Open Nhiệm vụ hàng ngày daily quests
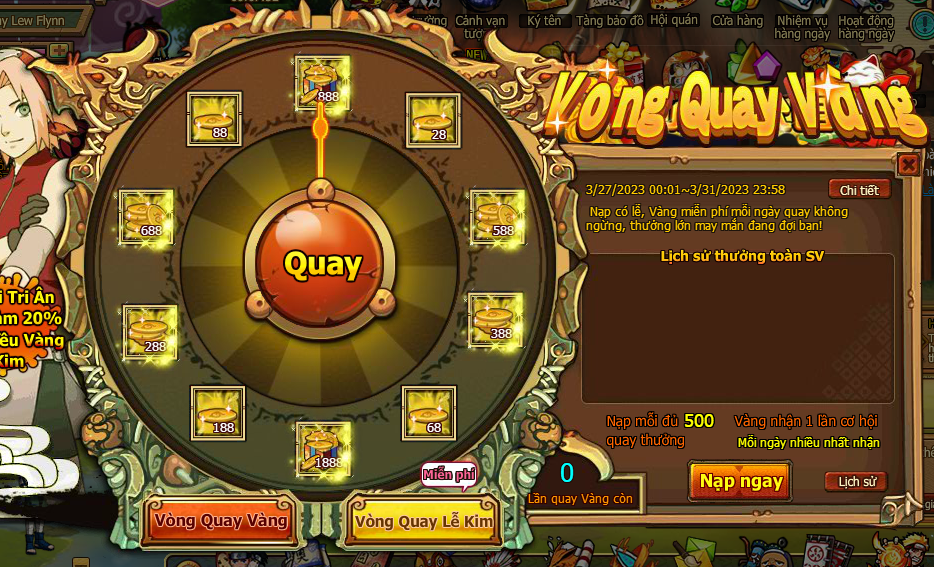934x567 pixels. [803, 26]
